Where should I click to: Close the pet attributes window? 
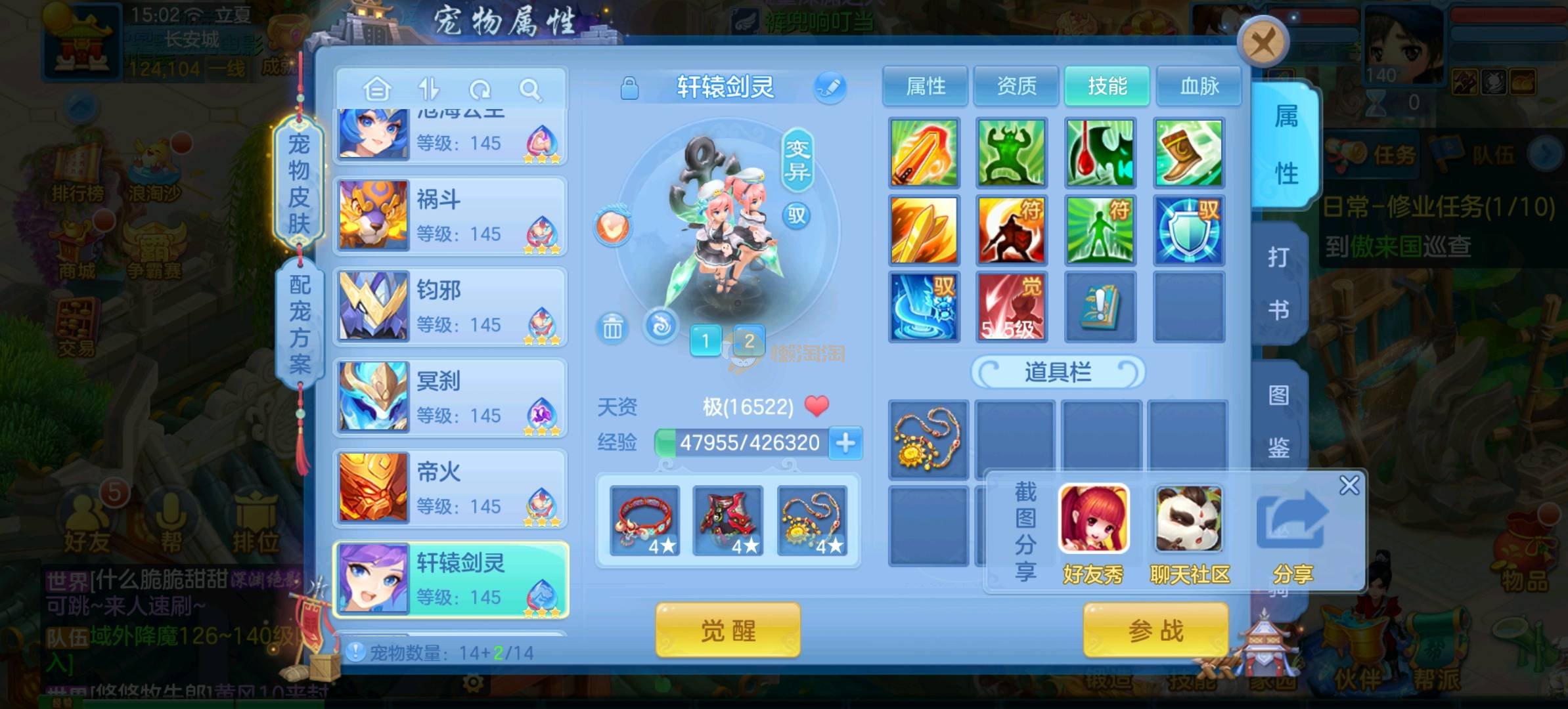coord(1262,44)
